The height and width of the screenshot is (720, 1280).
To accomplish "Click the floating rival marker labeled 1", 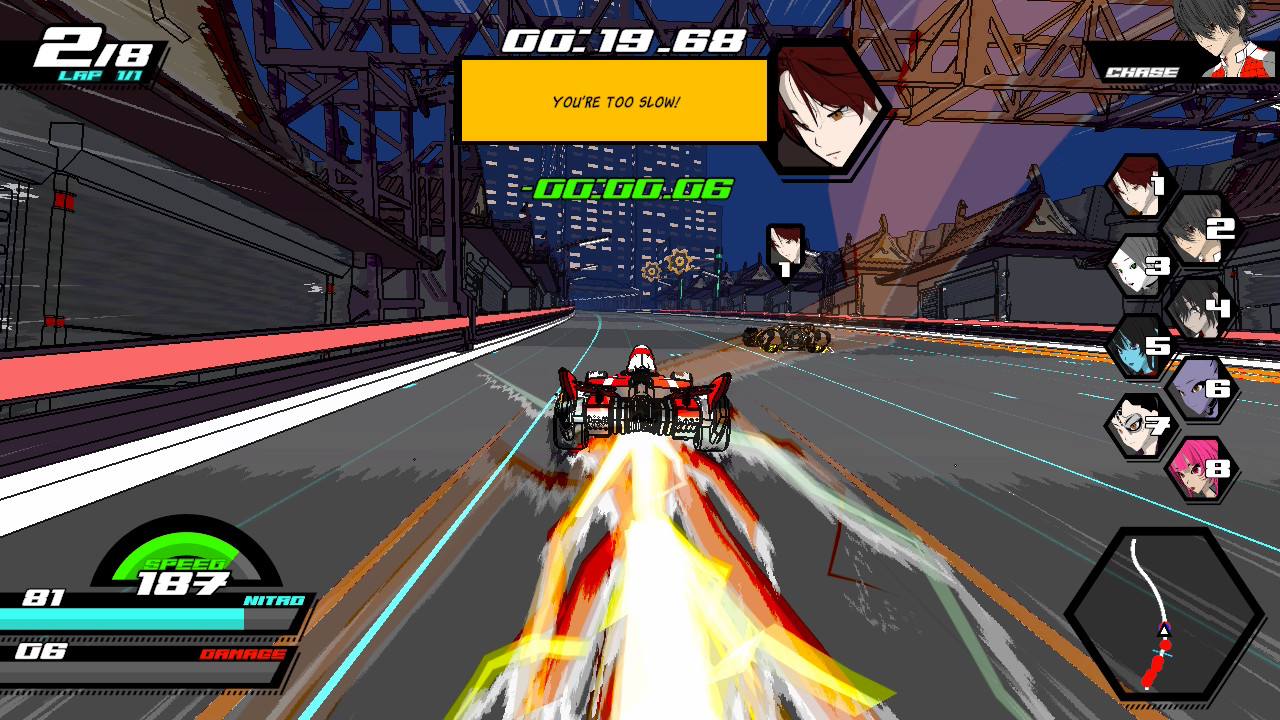I will point(785,250).
